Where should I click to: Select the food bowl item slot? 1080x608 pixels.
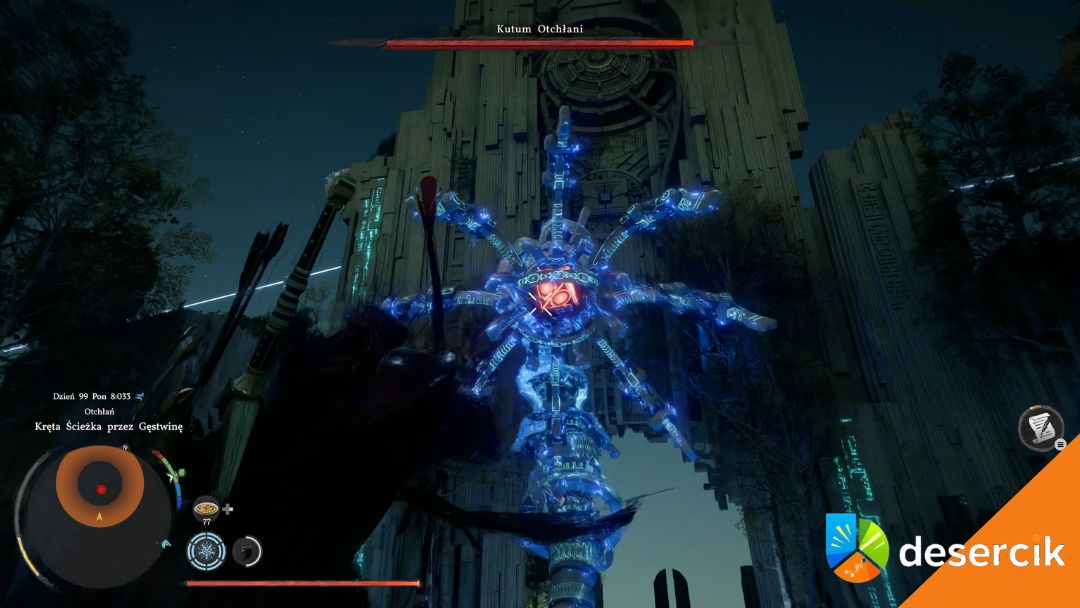pos(206,507)
